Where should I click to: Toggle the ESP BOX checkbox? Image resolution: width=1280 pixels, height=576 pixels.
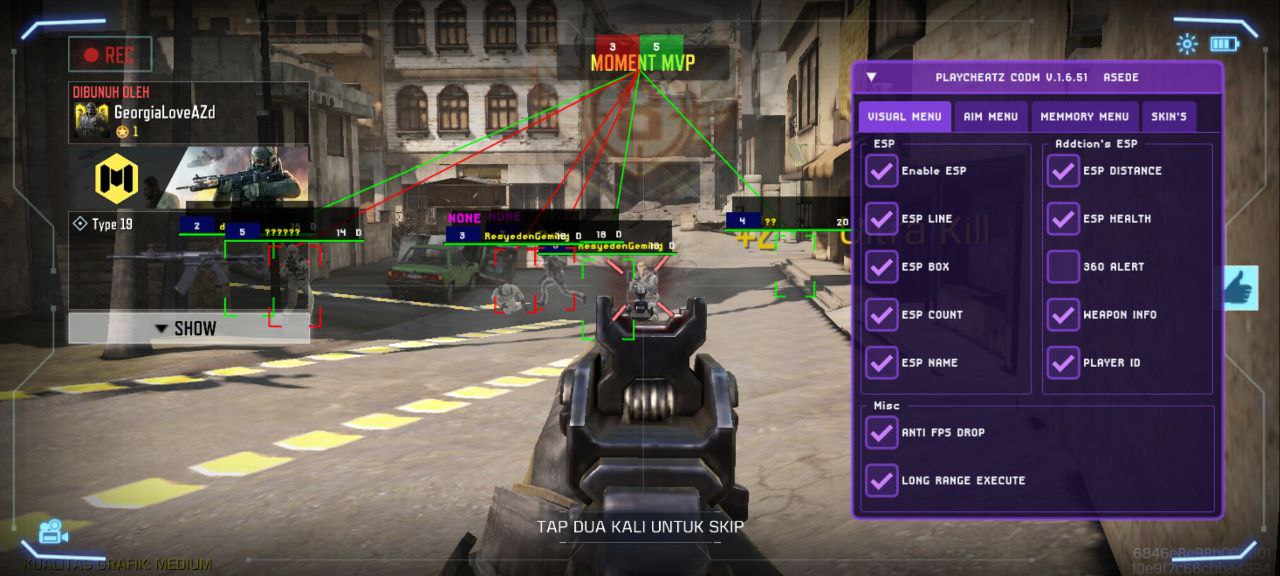point(881,267)
